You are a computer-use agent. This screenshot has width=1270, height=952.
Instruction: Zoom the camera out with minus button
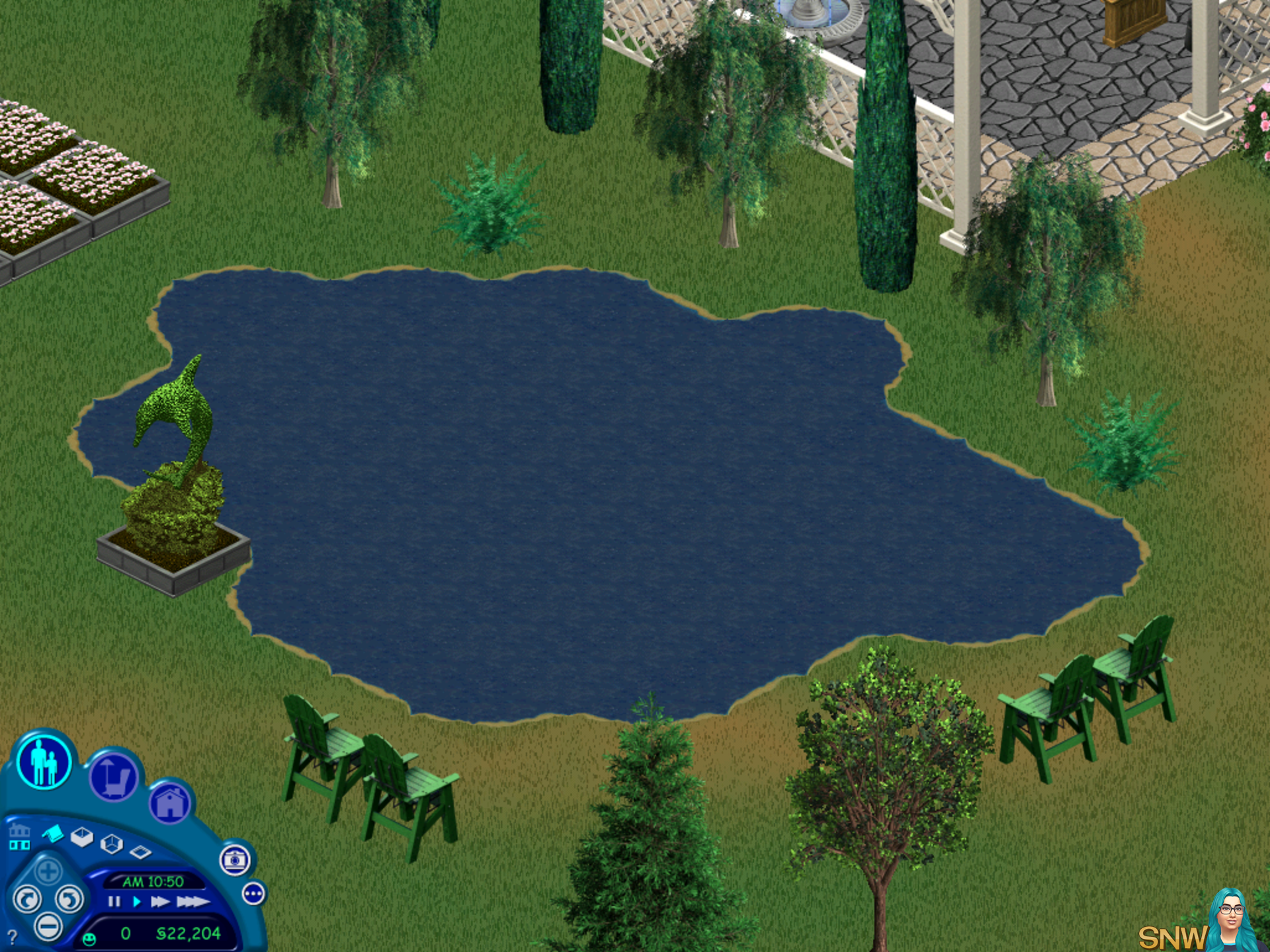[x=48, y=926]
